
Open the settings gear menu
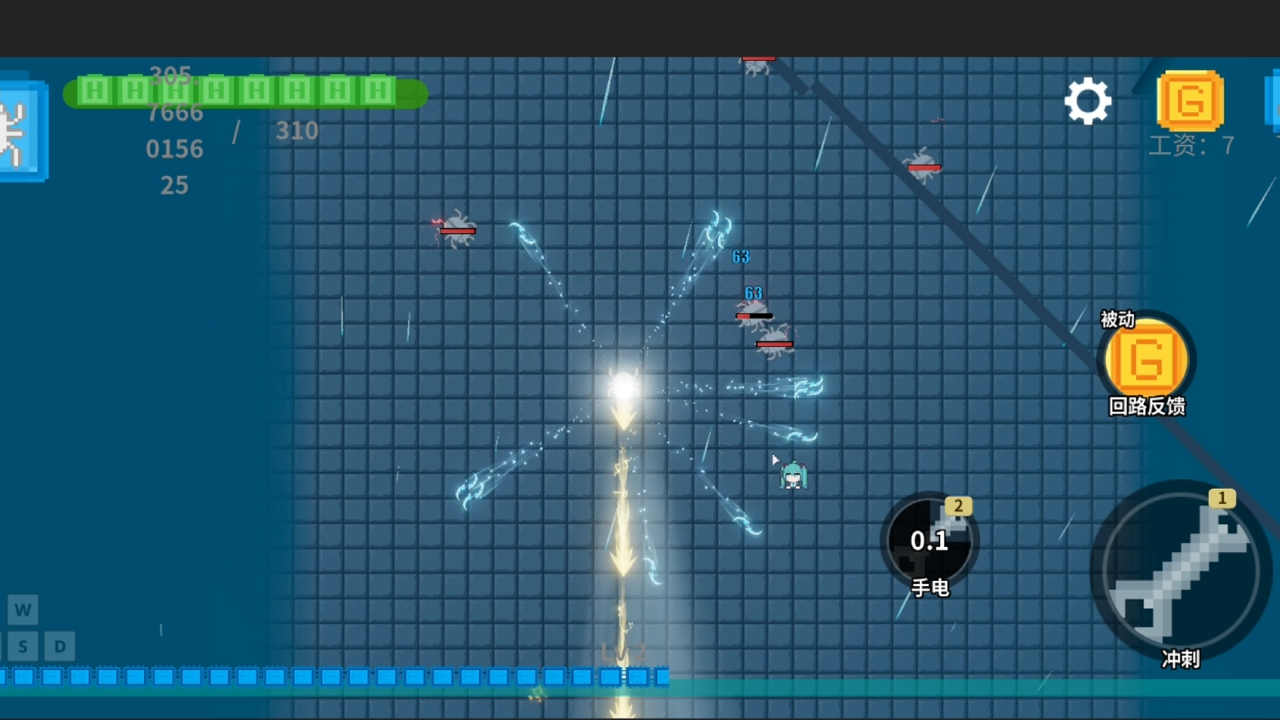[1088, 100]
